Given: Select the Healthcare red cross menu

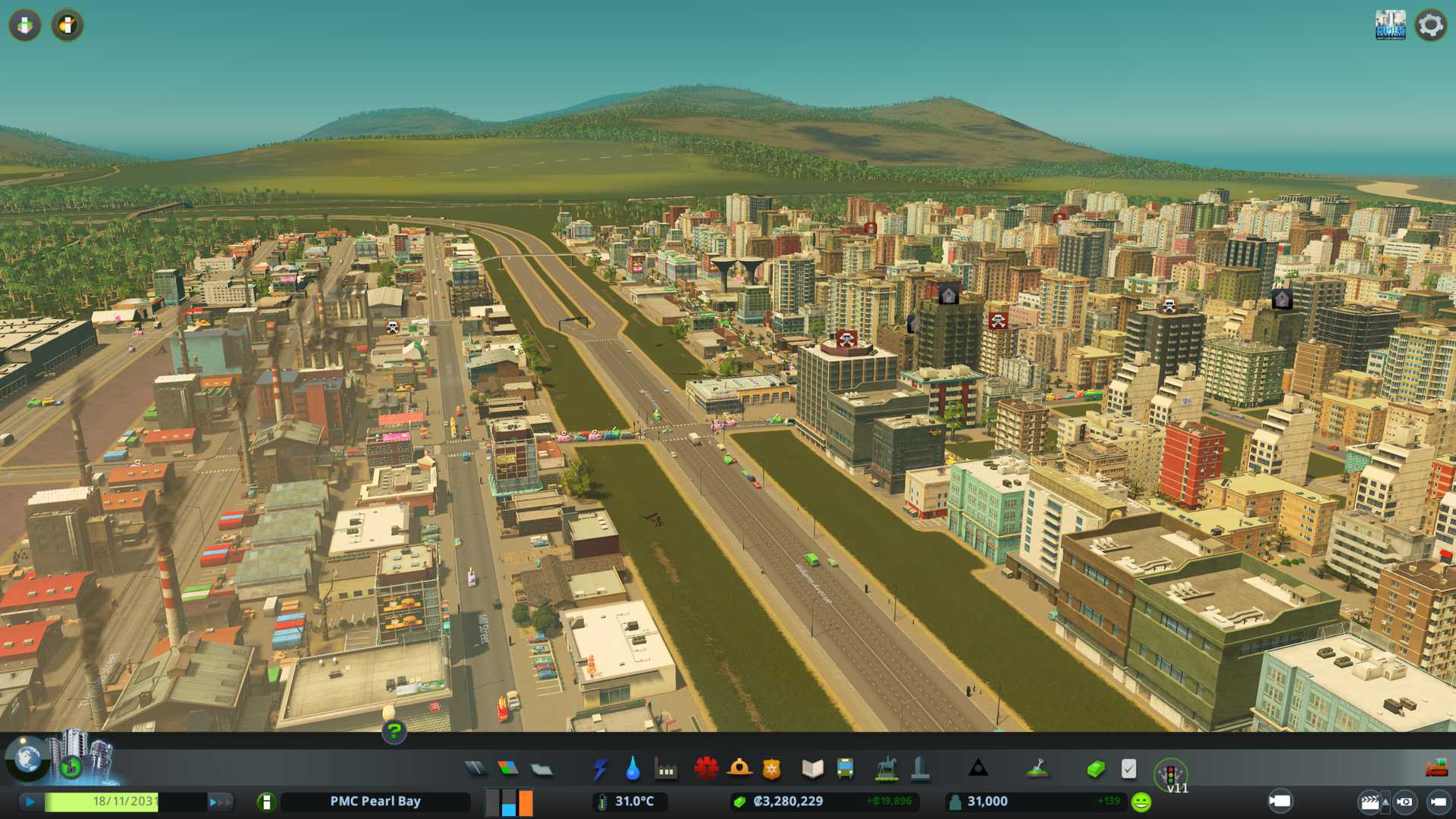Looking at the screenshot, I should click(706, 769).
